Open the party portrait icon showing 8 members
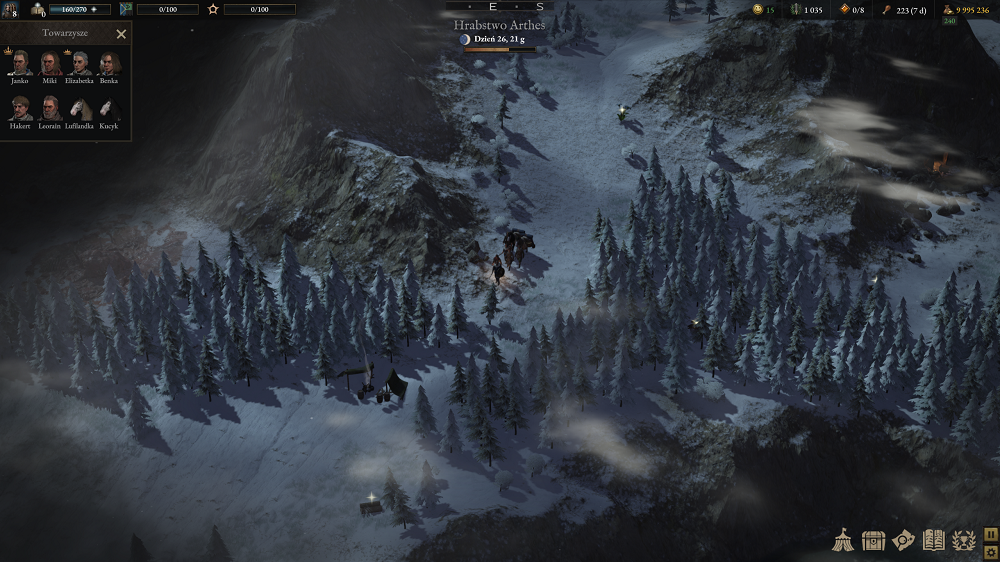This screenshot has width=1000, height=562. point(11,9)
